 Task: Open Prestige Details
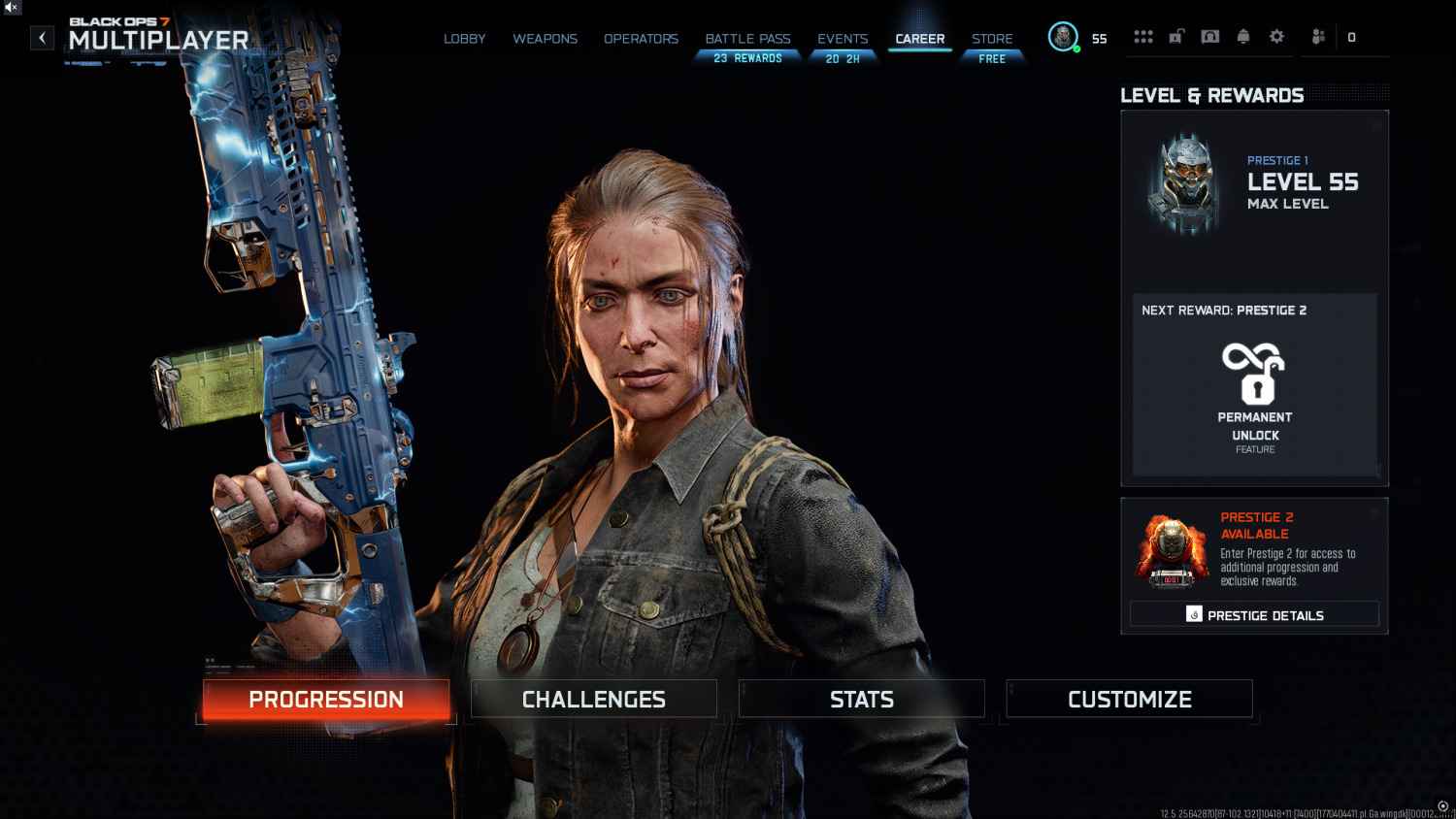pyautogui.click(x=1254, y=613)
